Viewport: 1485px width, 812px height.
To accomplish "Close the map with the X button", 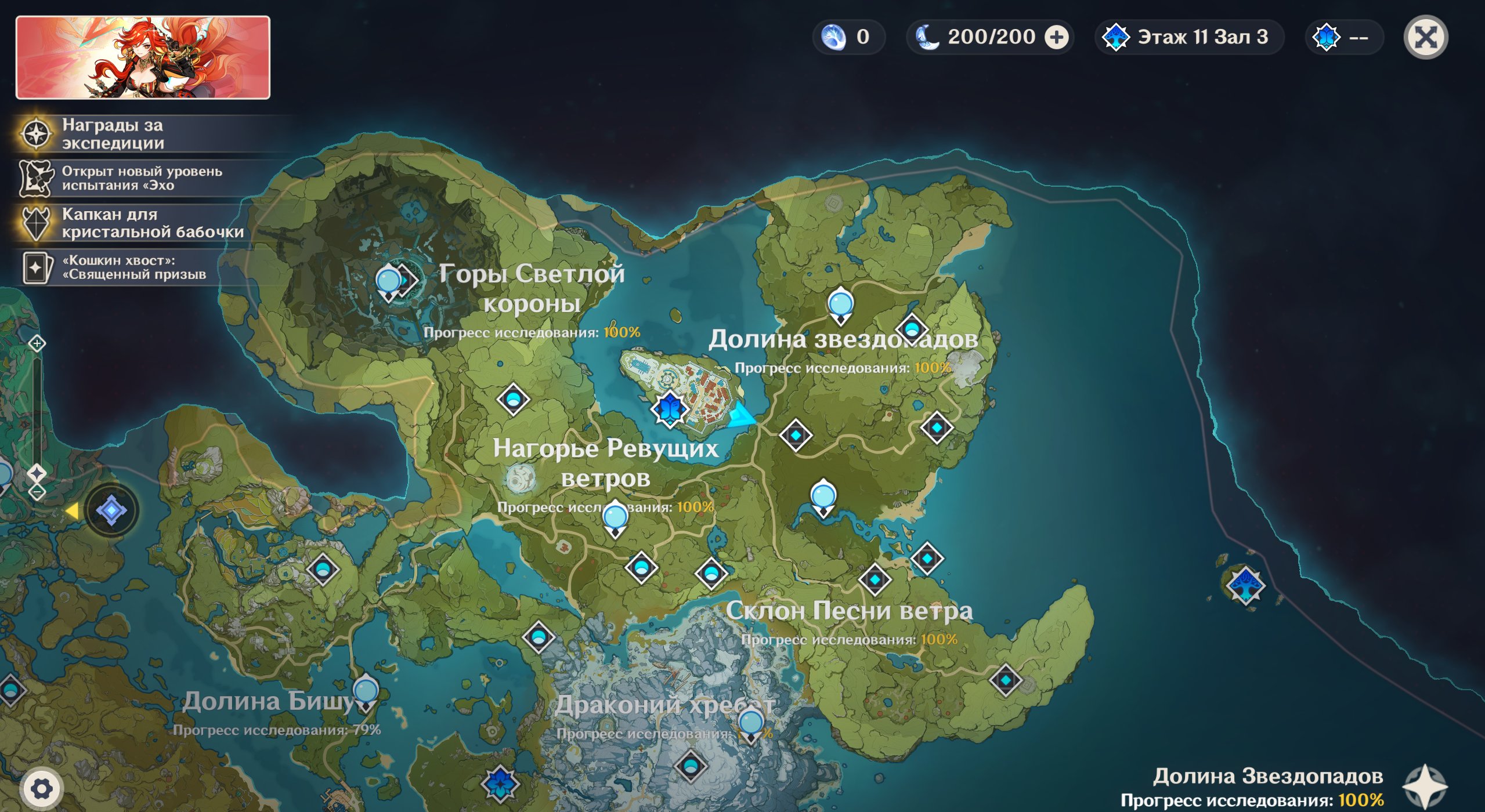I will click(1425, 38).
